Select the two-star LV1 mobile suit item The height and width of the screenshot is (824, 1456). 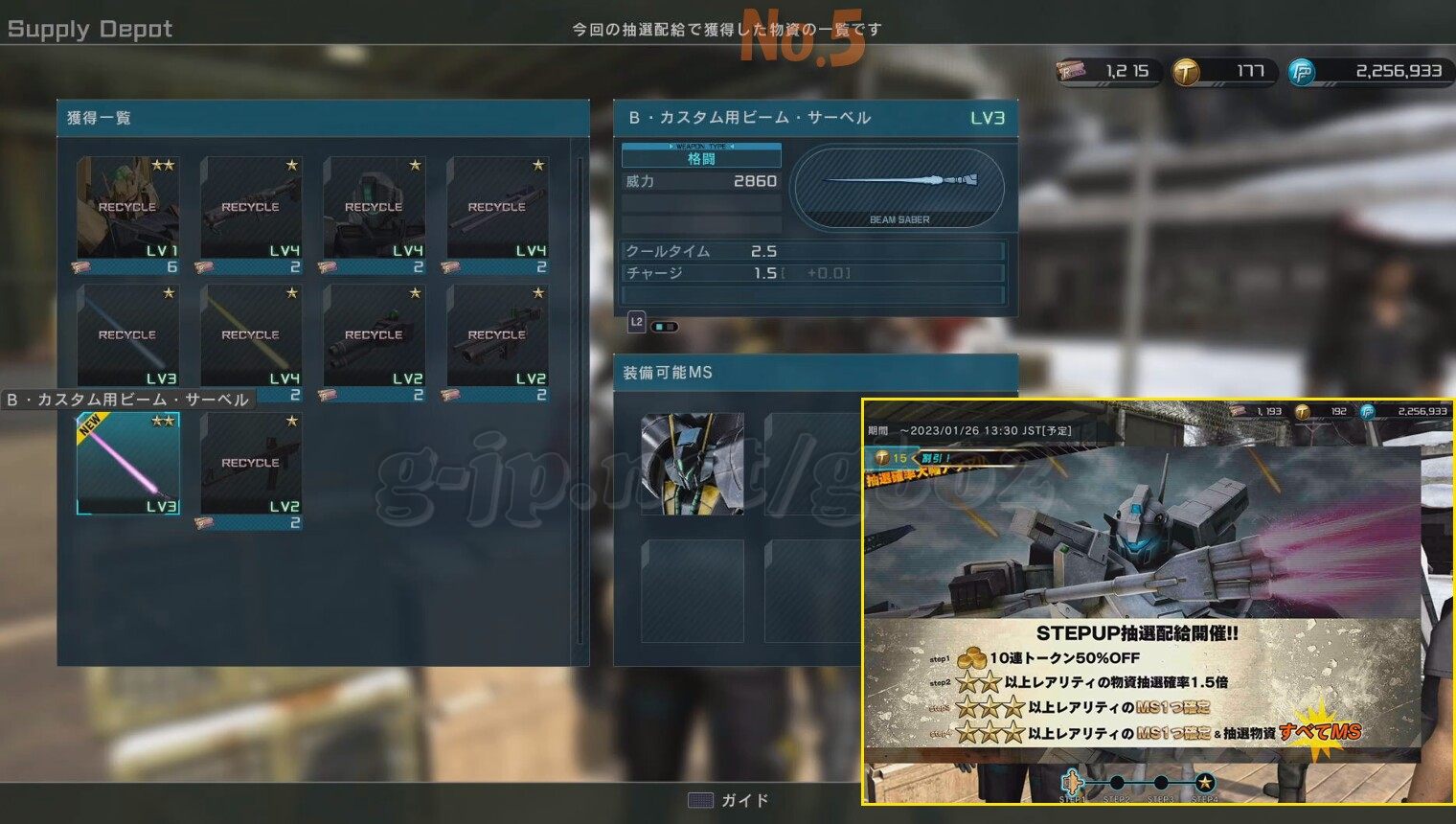(x=127, y=208)
